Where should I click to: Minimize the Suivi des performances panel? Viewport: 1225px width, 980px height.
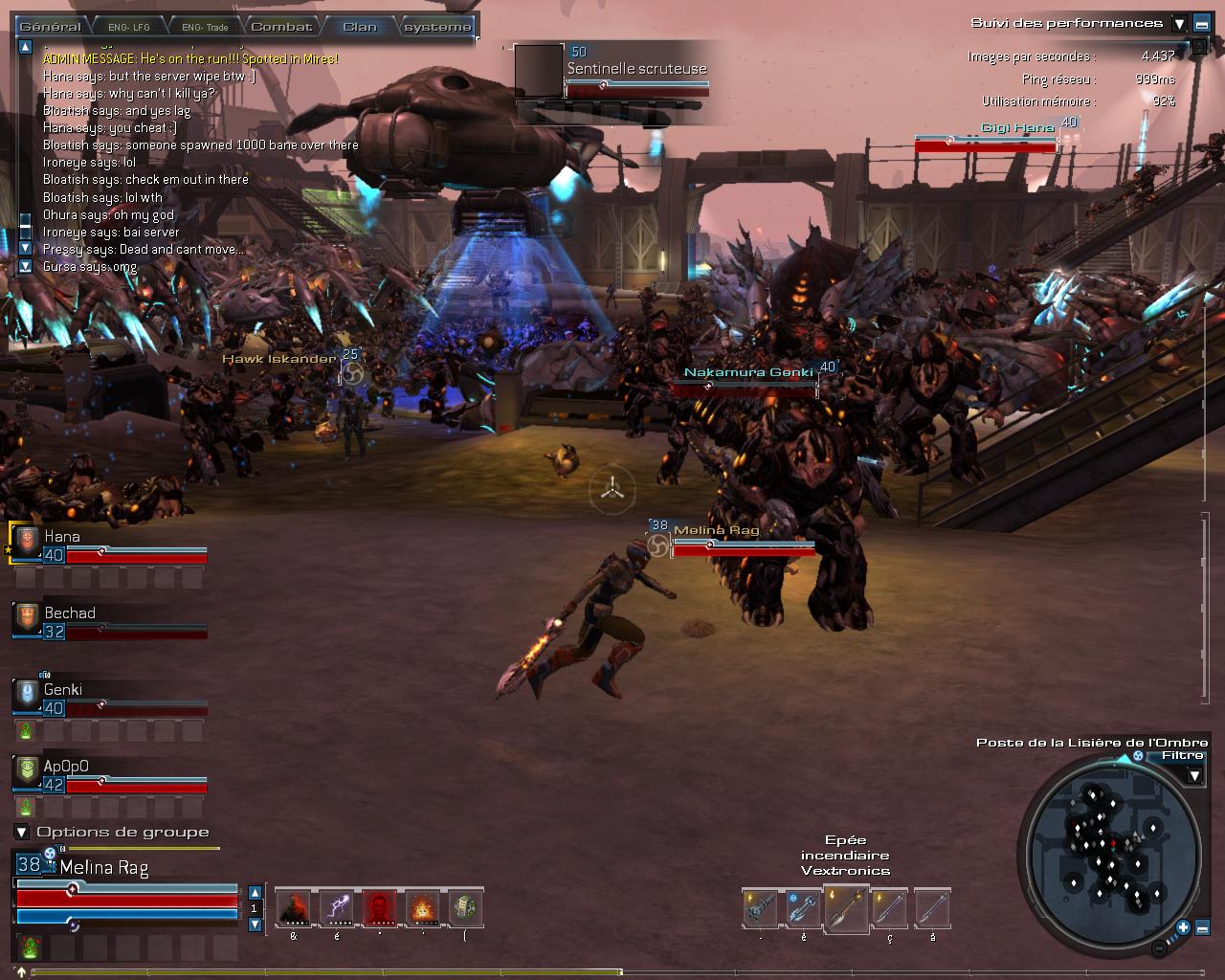tap(1202, 24)
